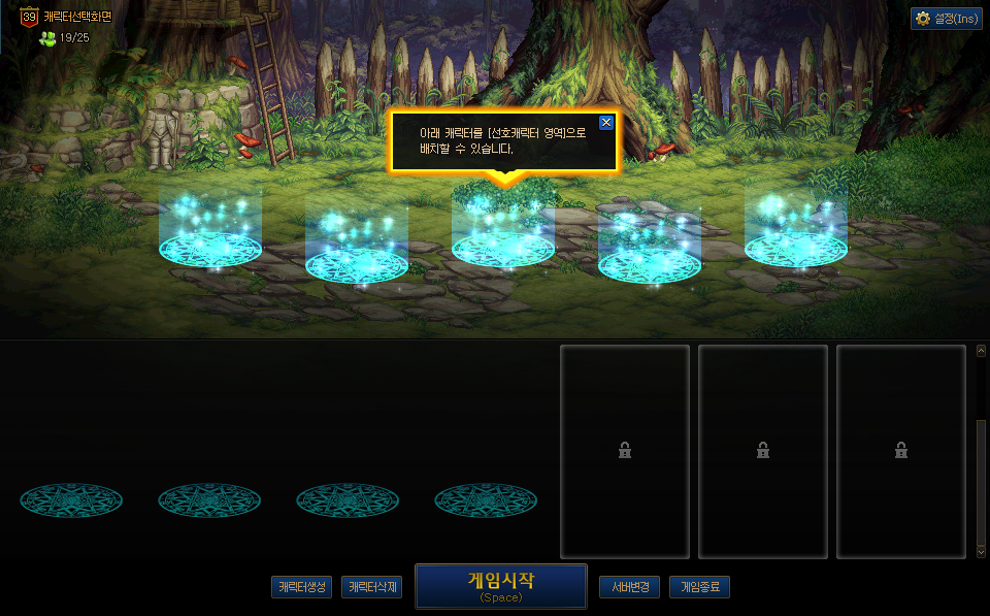The image size is (990, 616).
Task: Open the 설정 settings gear button
Action: [x=946, y=19]
